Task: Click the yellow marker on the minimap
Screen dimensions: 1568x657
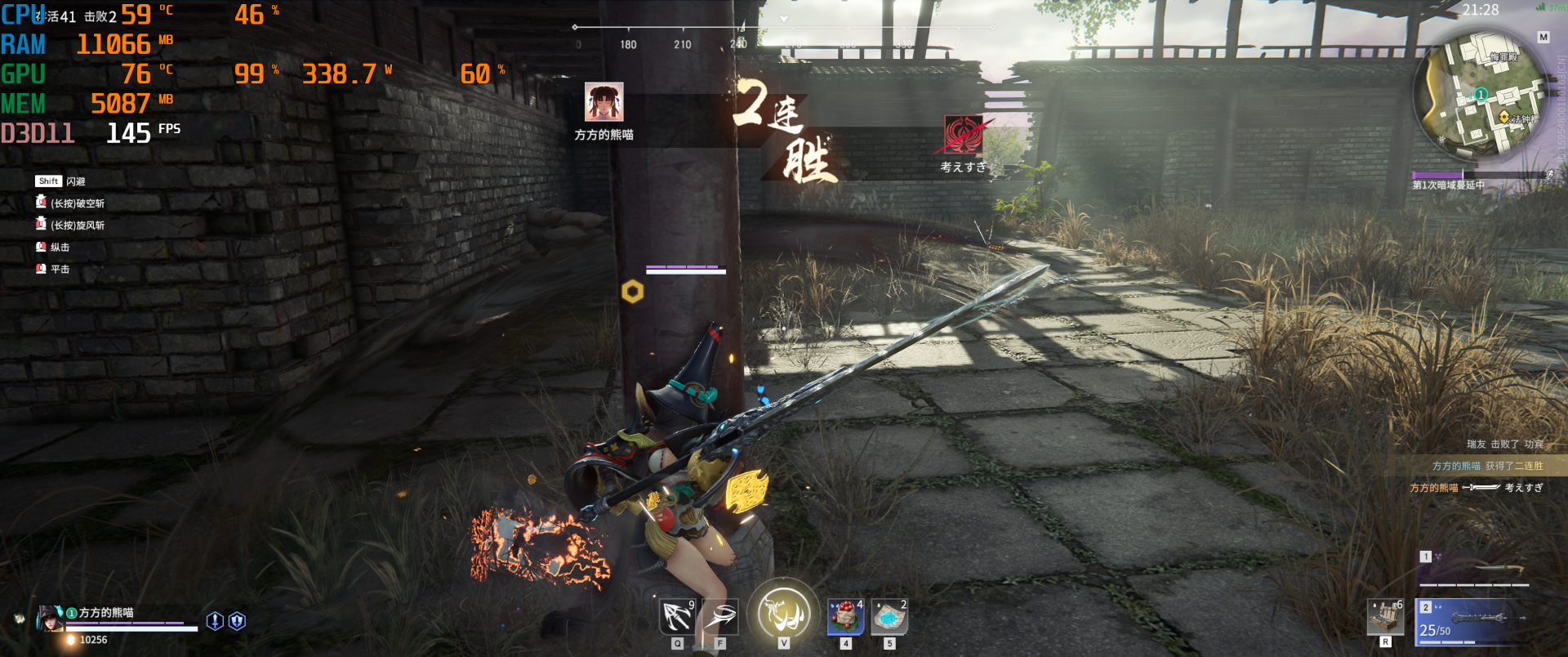Action: tap(1504, 117)
